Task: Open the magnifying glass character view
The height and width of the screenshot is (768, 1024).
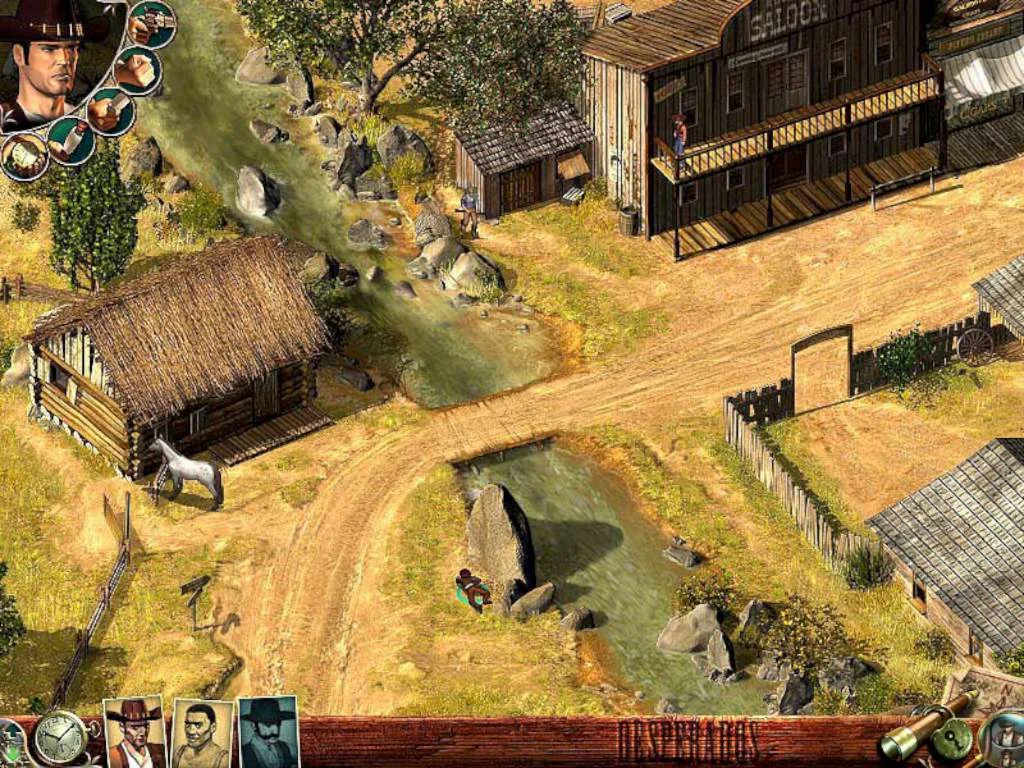Action: coord(1004,738)
